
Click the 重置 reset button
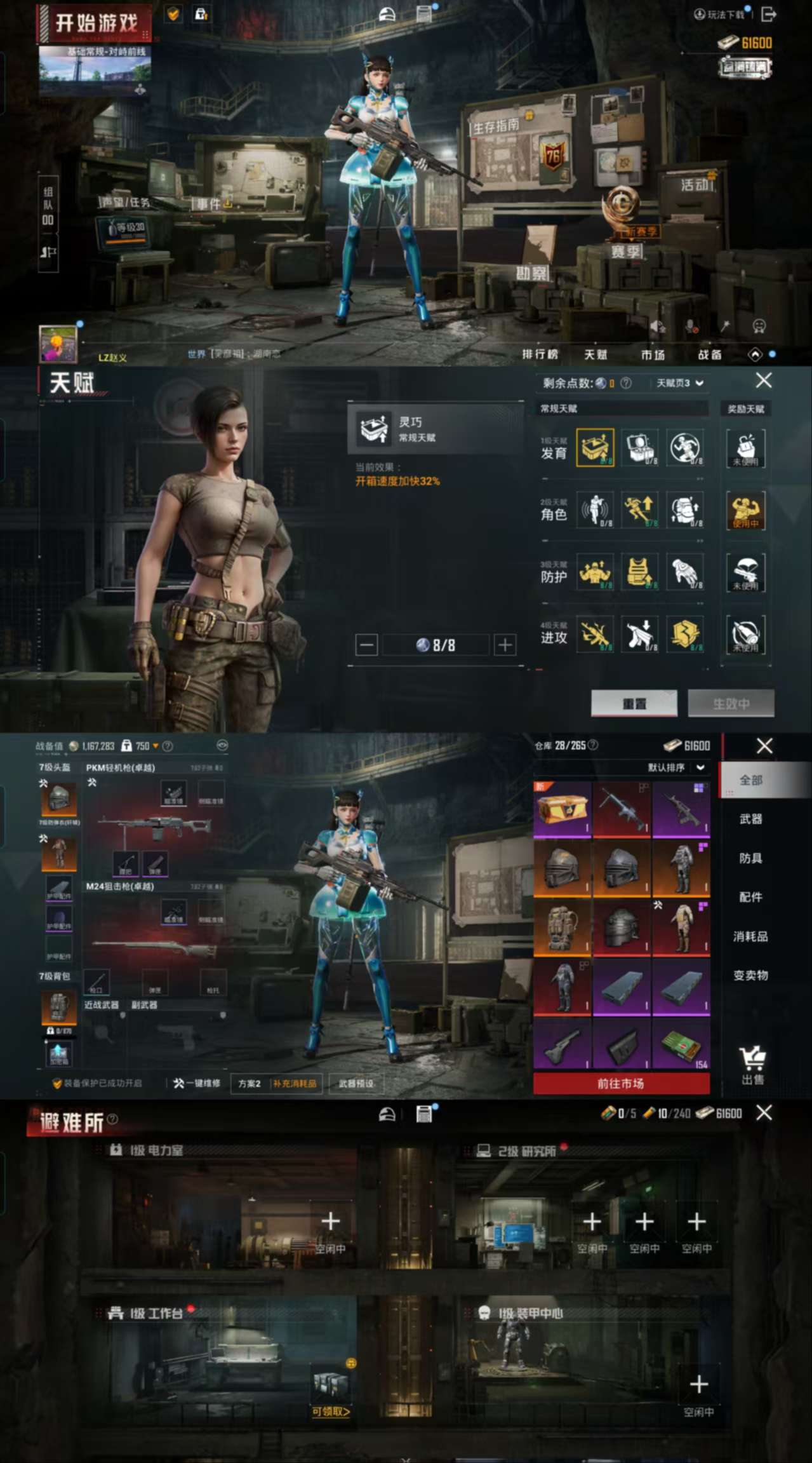634,703
